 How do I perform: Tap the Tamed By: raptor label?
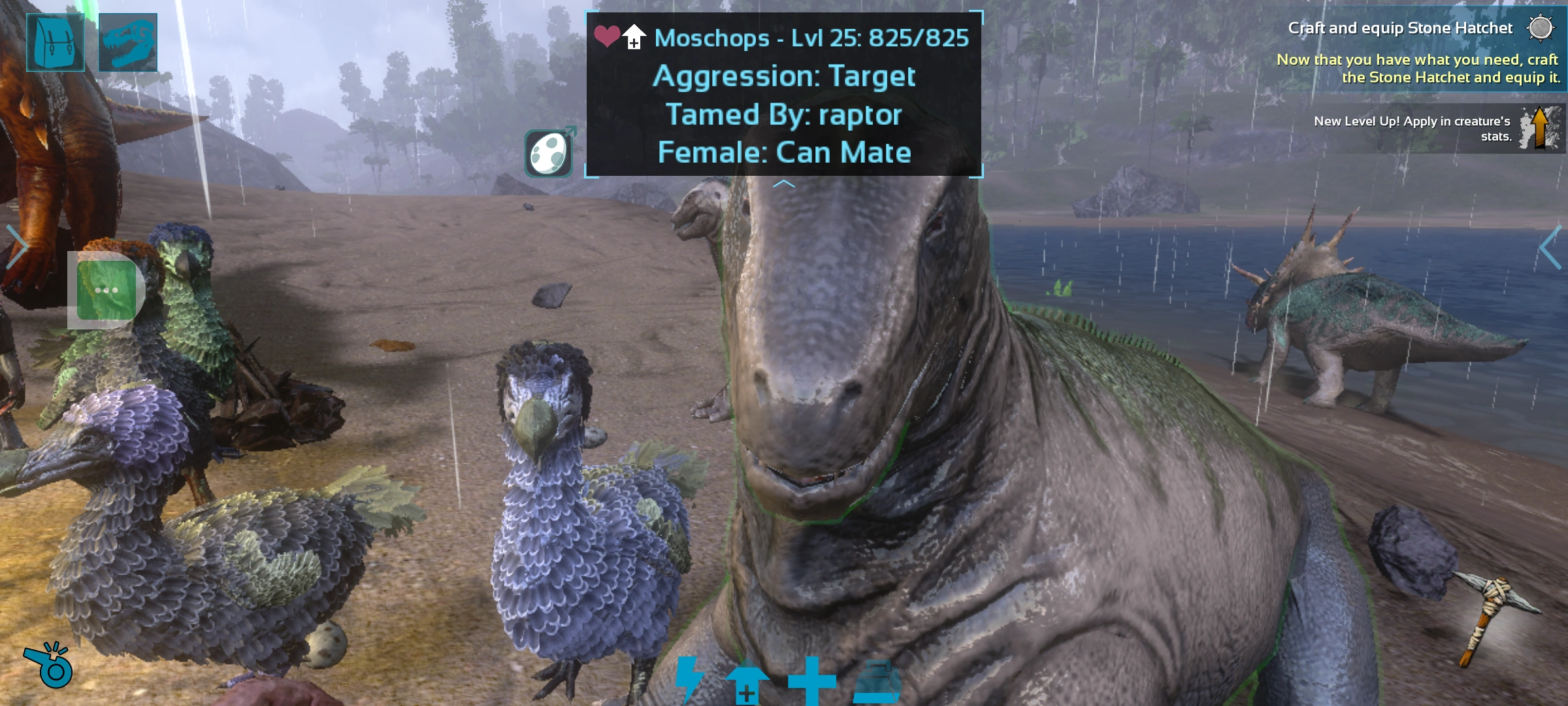click(x=784, y=115)
